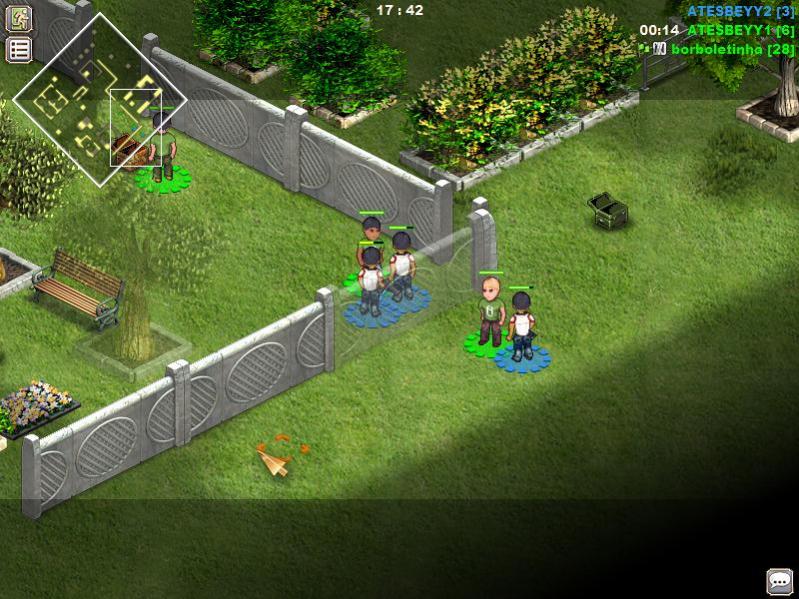Click the exit running-man icon
This screenshot has height=599, width=799.
[19, 18]
